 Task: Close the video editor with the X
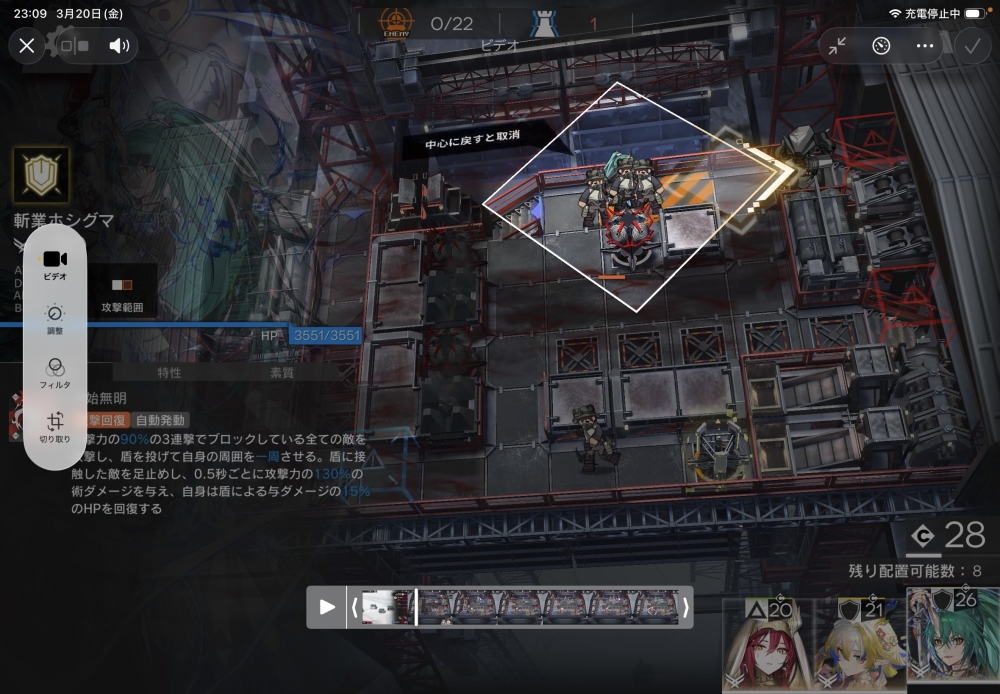point(27,45)
